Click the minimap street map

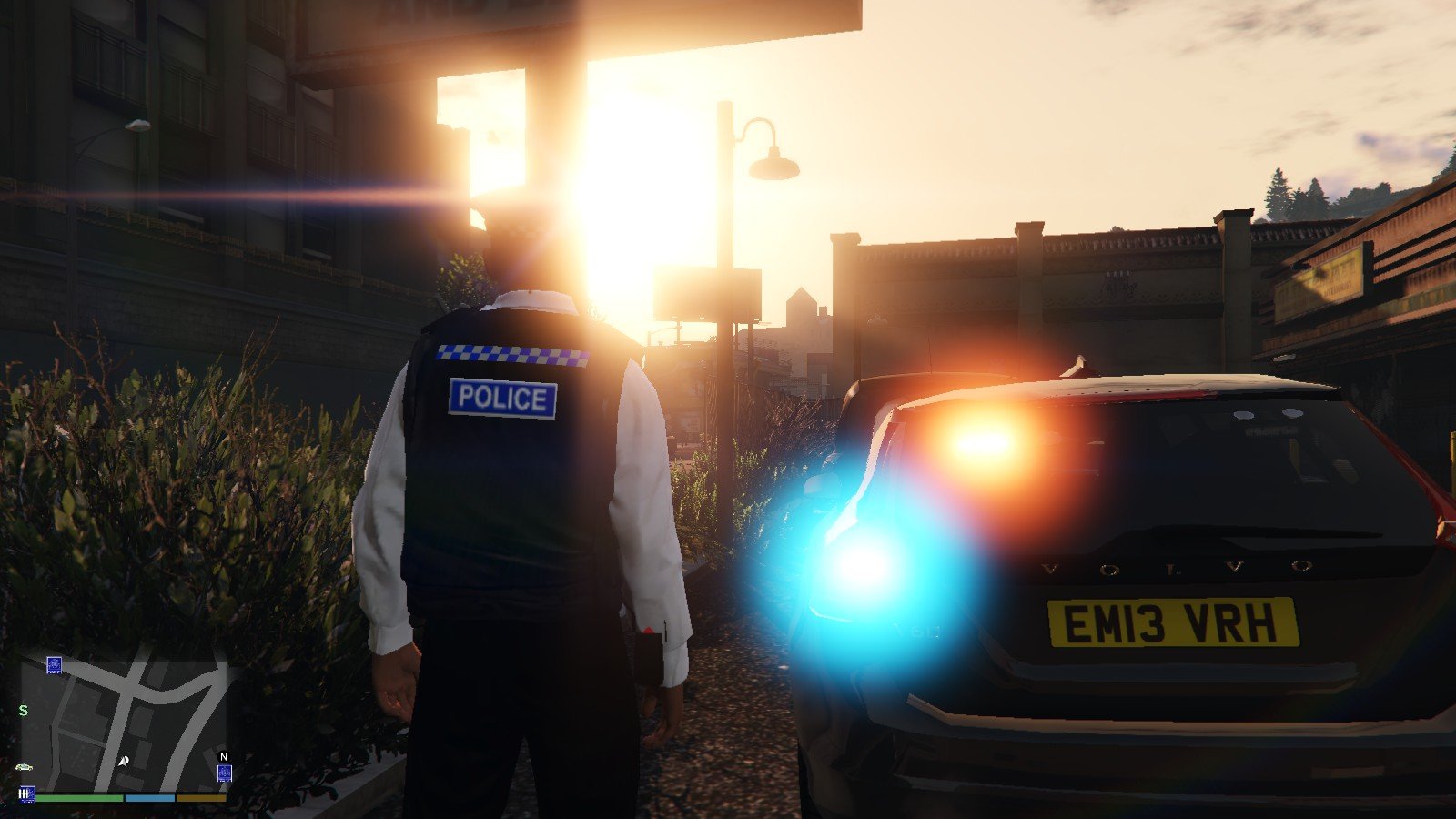(x=127, y=719)
